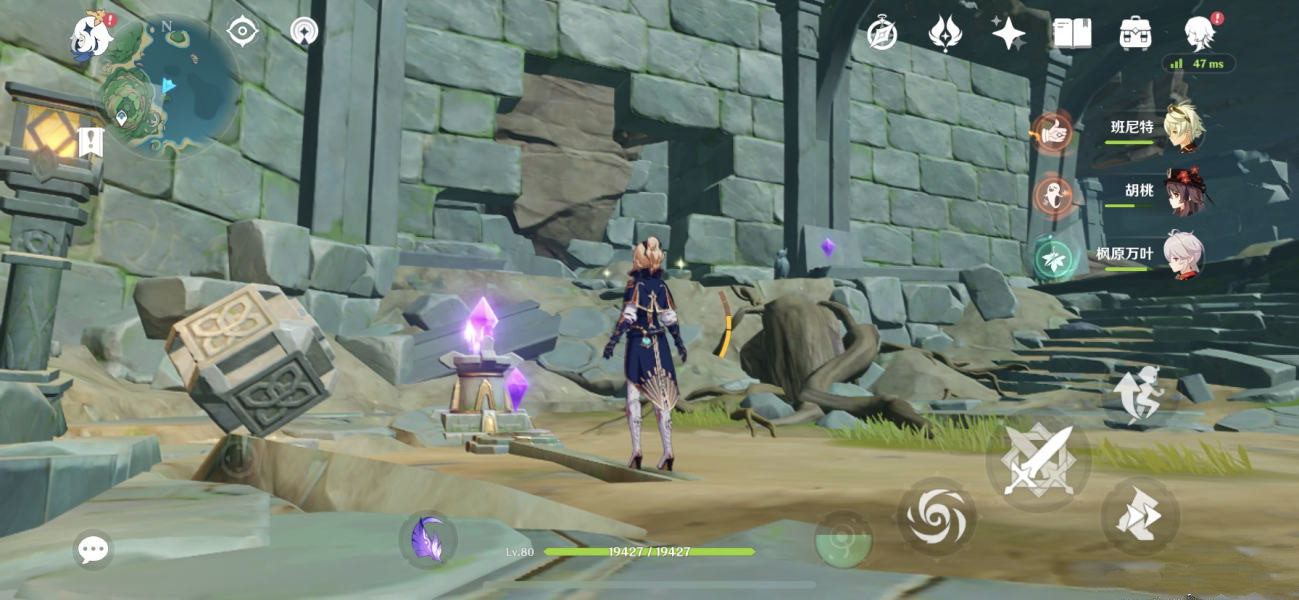Open the chat speech bubble
Screen dimensions: 1299x600
click(93, 549)
